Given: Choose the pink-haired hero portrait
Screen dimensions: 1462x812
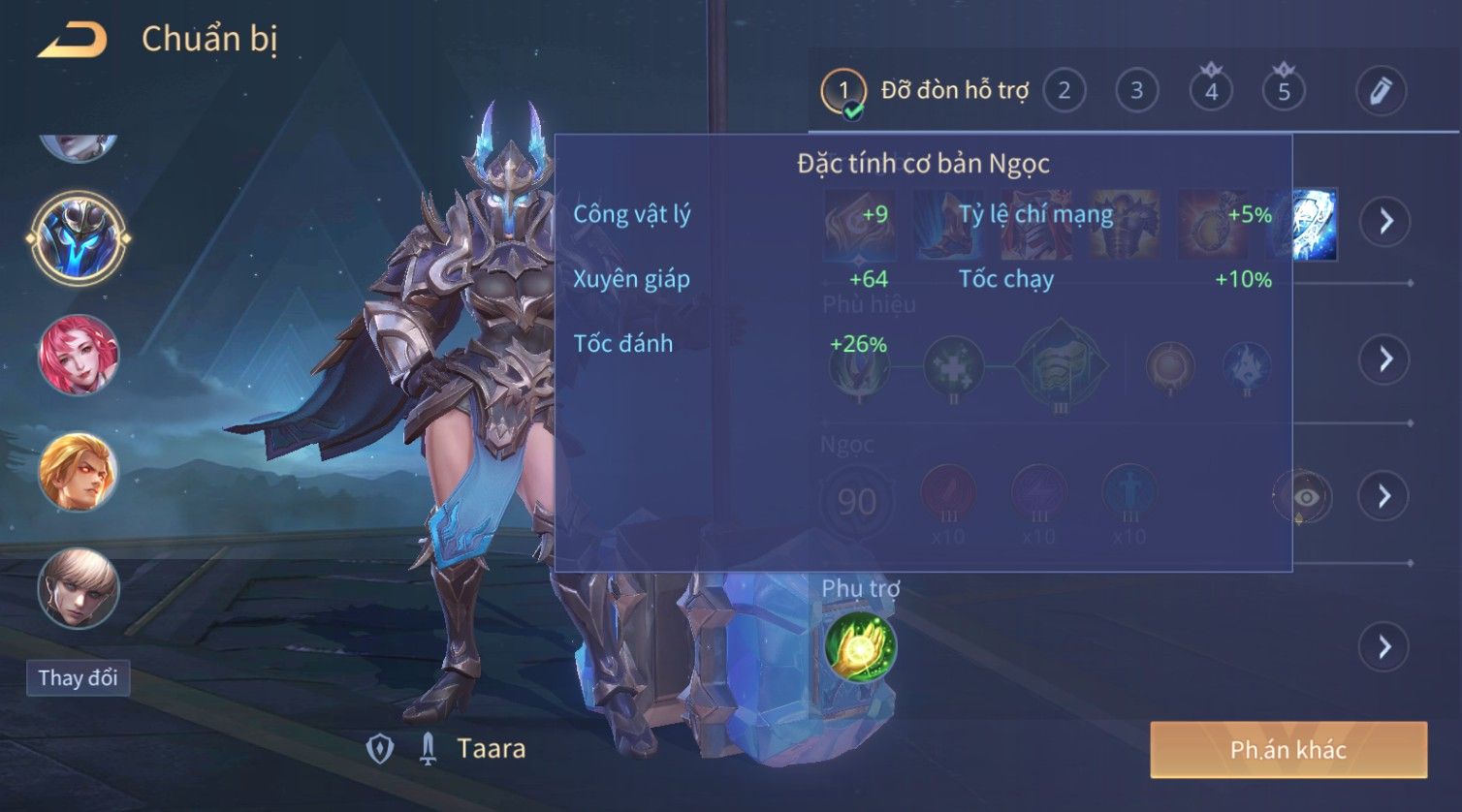Looking at the screenshot, I should click(79, 356).
